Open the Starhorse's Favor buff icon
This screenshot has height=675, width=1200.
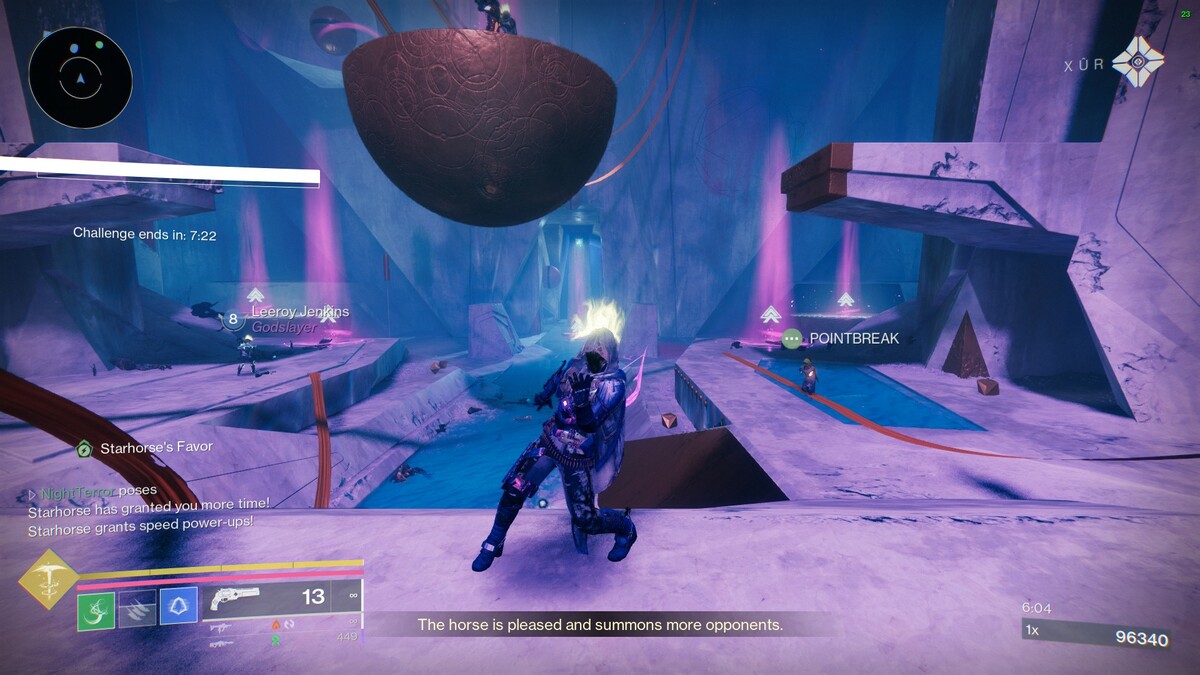point(85,449)
